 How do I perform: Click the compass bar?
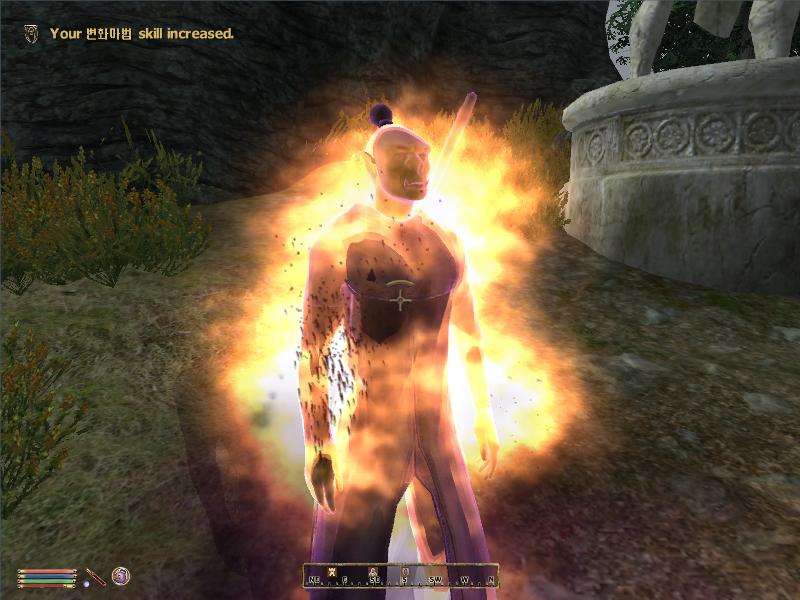[x=402, y=575]
